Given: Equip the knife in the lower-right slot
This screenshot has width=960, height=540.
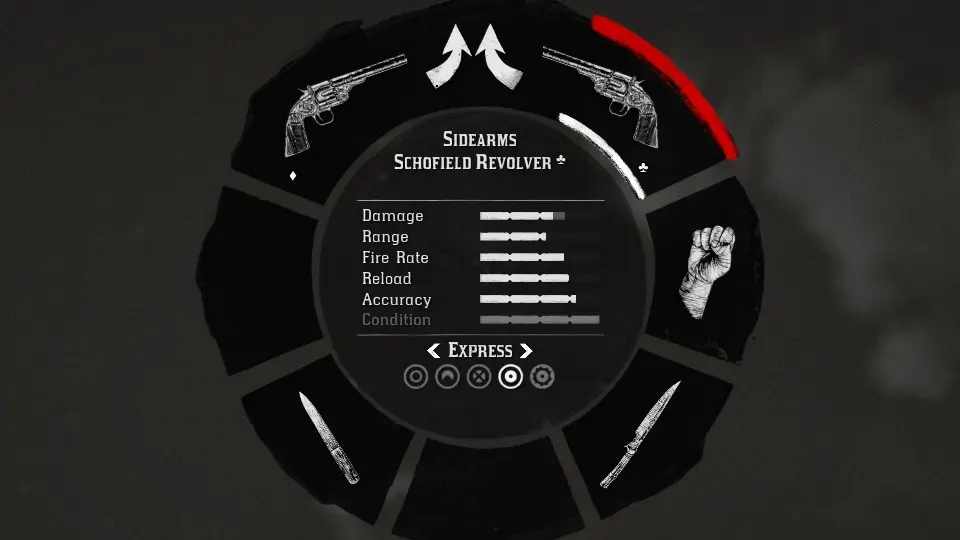Looking at the screenshot, I should pos(640,433).
